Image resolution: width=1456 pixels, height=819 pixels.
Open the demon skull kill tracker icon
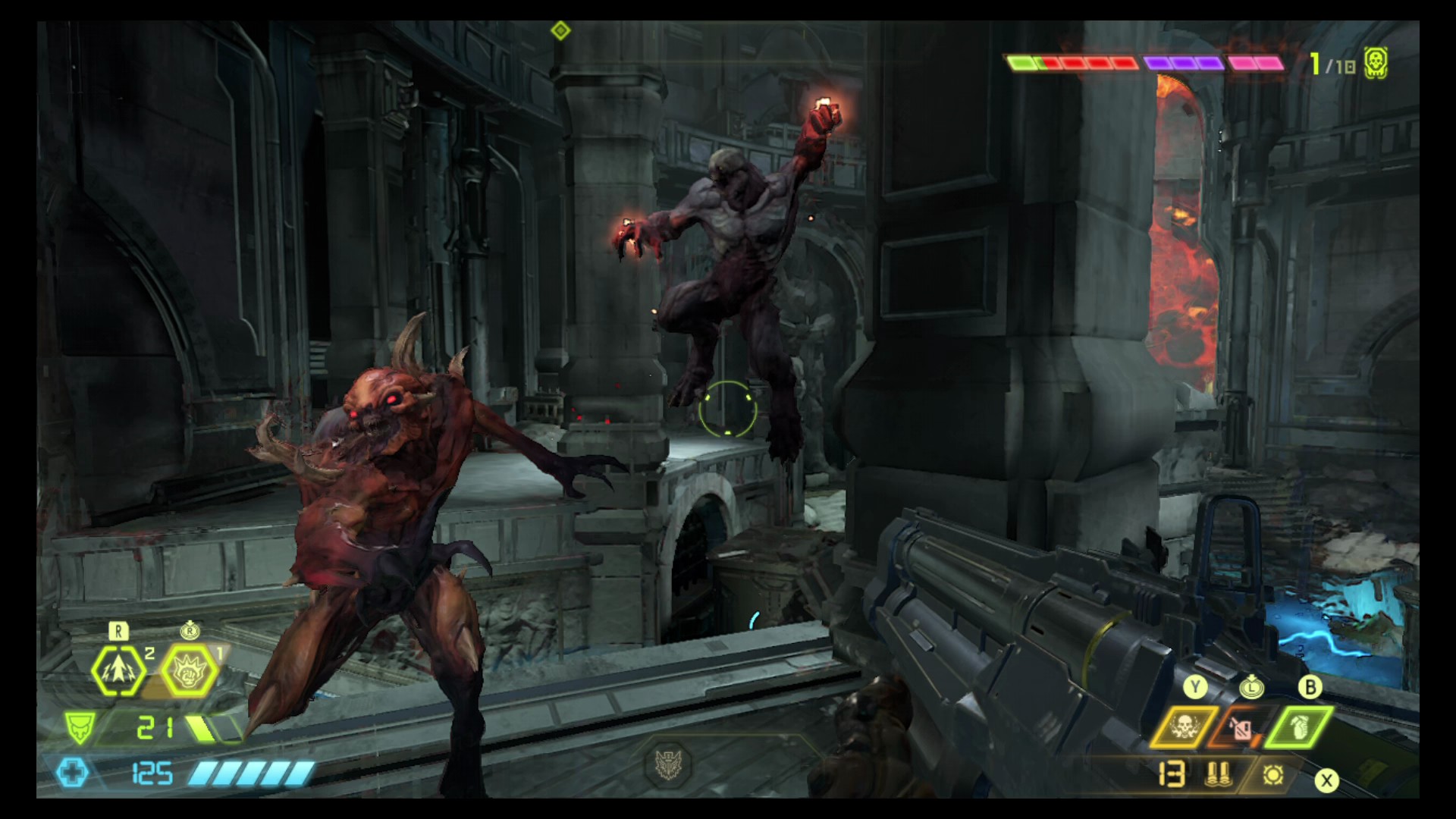(x=1376, y=64)
